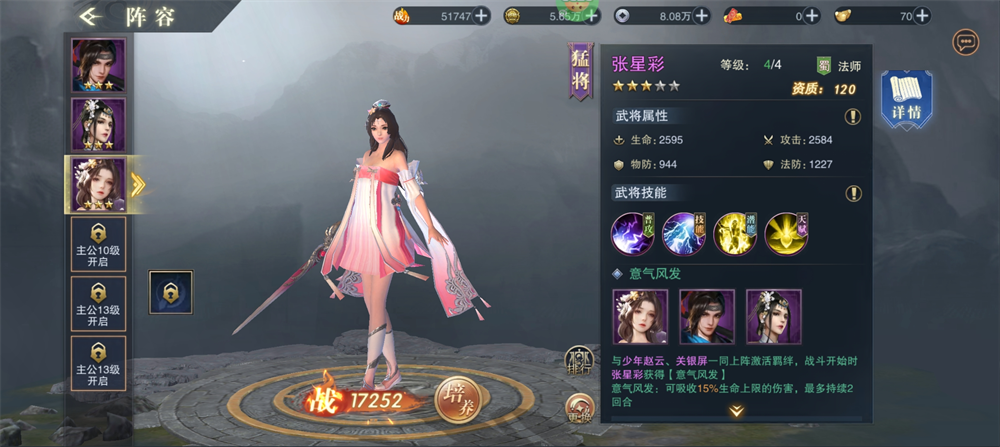Open the 培养 hero training button
1000x447 pixels.
459,399
